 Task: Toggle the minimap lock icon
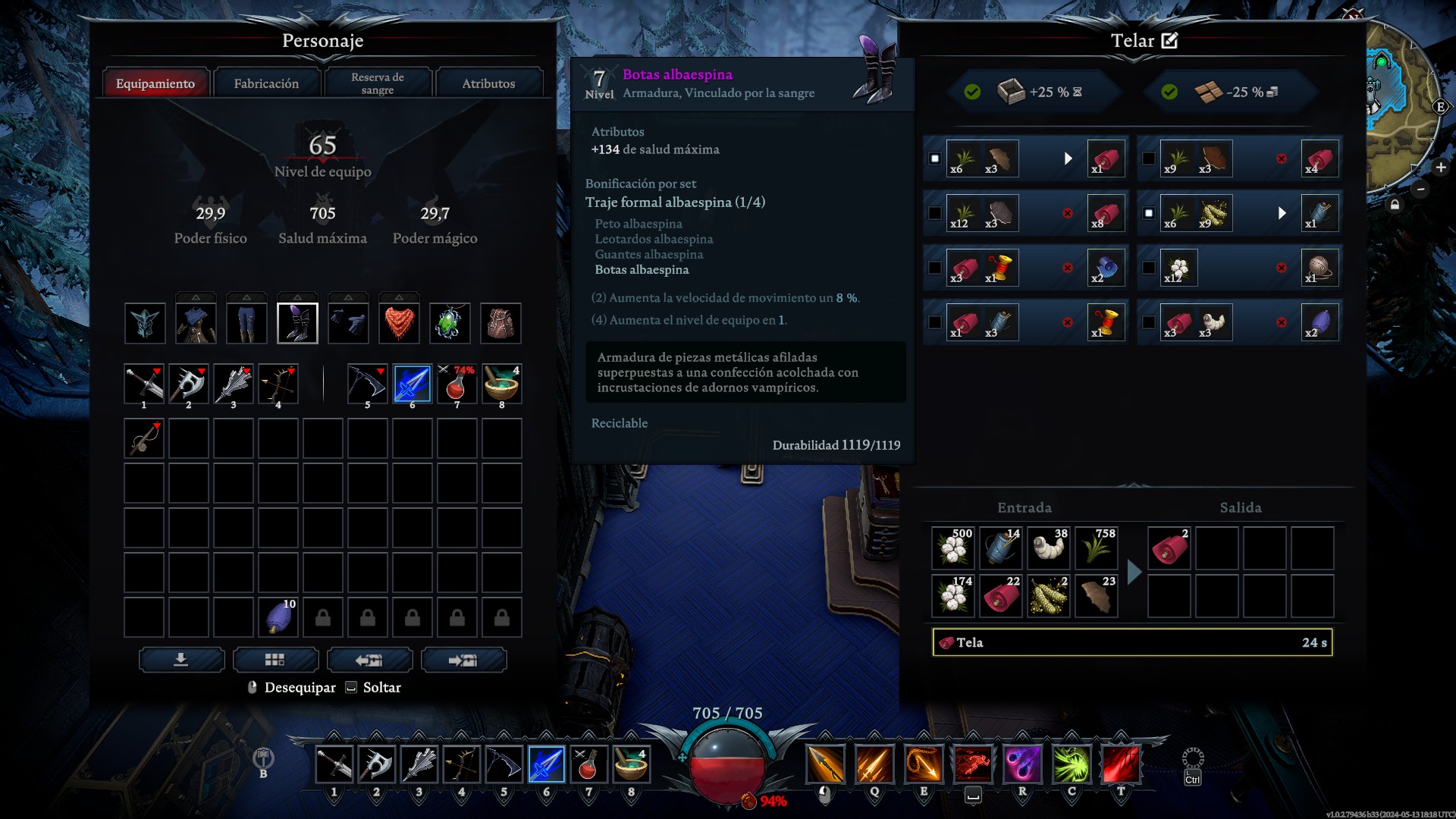(1395, 205)
